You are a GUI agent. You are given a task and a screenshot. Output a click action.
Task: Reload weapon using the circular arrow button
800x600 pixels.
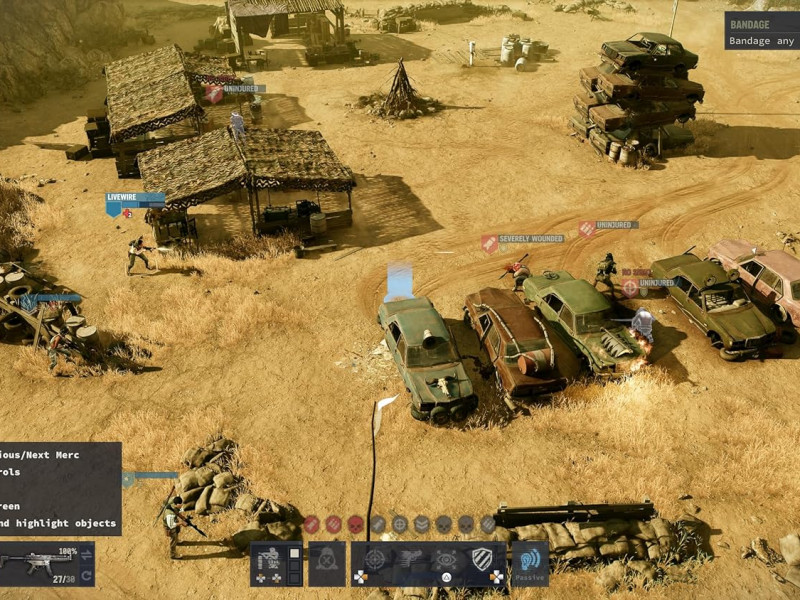86,575
